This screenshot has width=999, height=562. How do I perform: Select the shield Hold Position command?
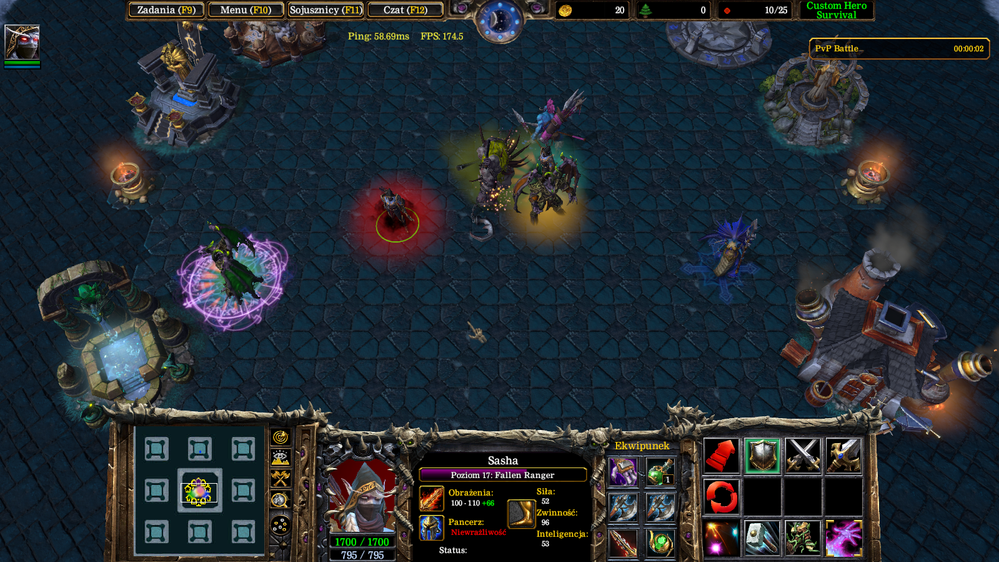point(762,456)
